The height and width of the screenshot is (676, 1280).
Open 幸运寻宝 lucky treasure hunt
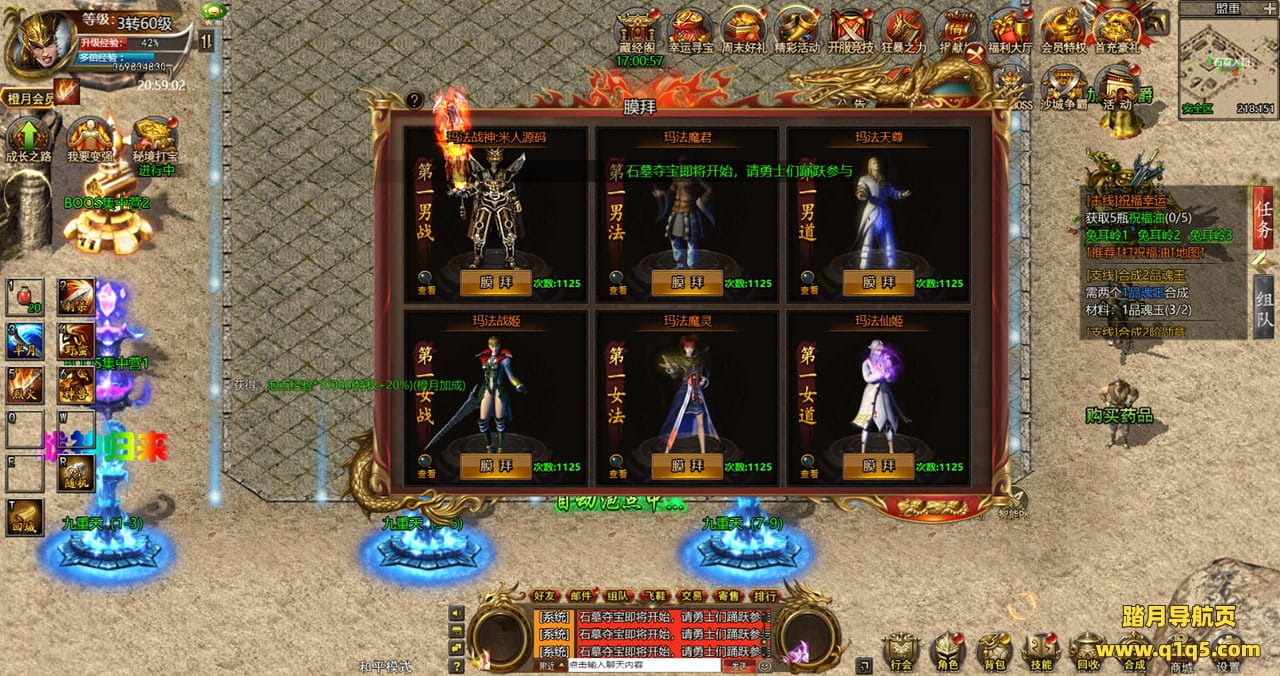tap(690, 30)
